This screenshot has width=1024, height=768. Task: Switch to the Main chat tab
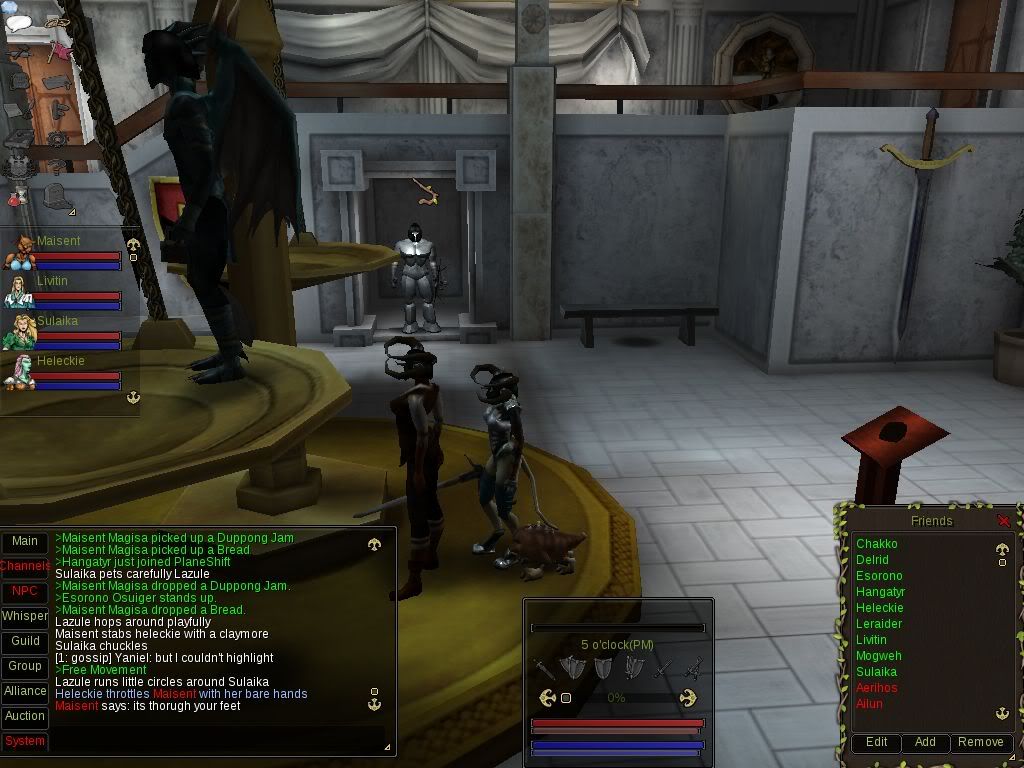[x=25, y=541]
